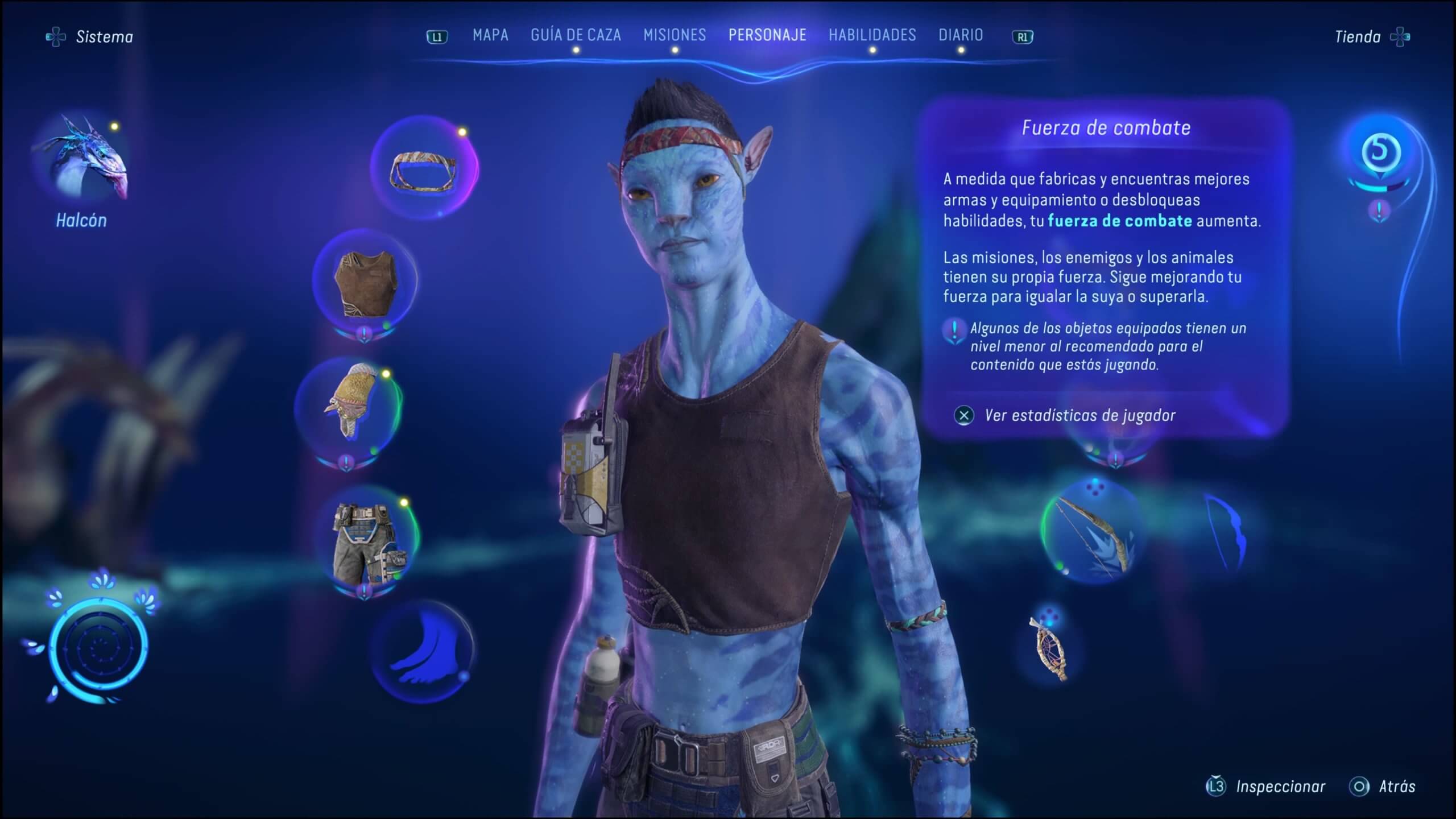Open the GUÍA DE CAZA tab
The image size is (1456, 819).
(576, 35)
